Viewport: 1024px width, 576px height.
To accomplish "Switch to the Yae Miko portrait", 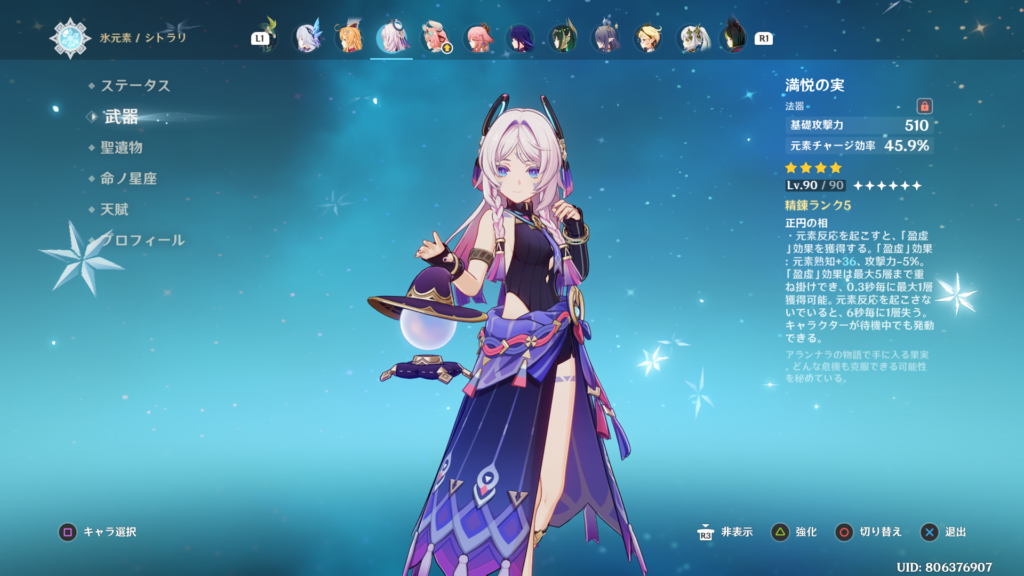I will pyautogui.click(x=477, y=38).
